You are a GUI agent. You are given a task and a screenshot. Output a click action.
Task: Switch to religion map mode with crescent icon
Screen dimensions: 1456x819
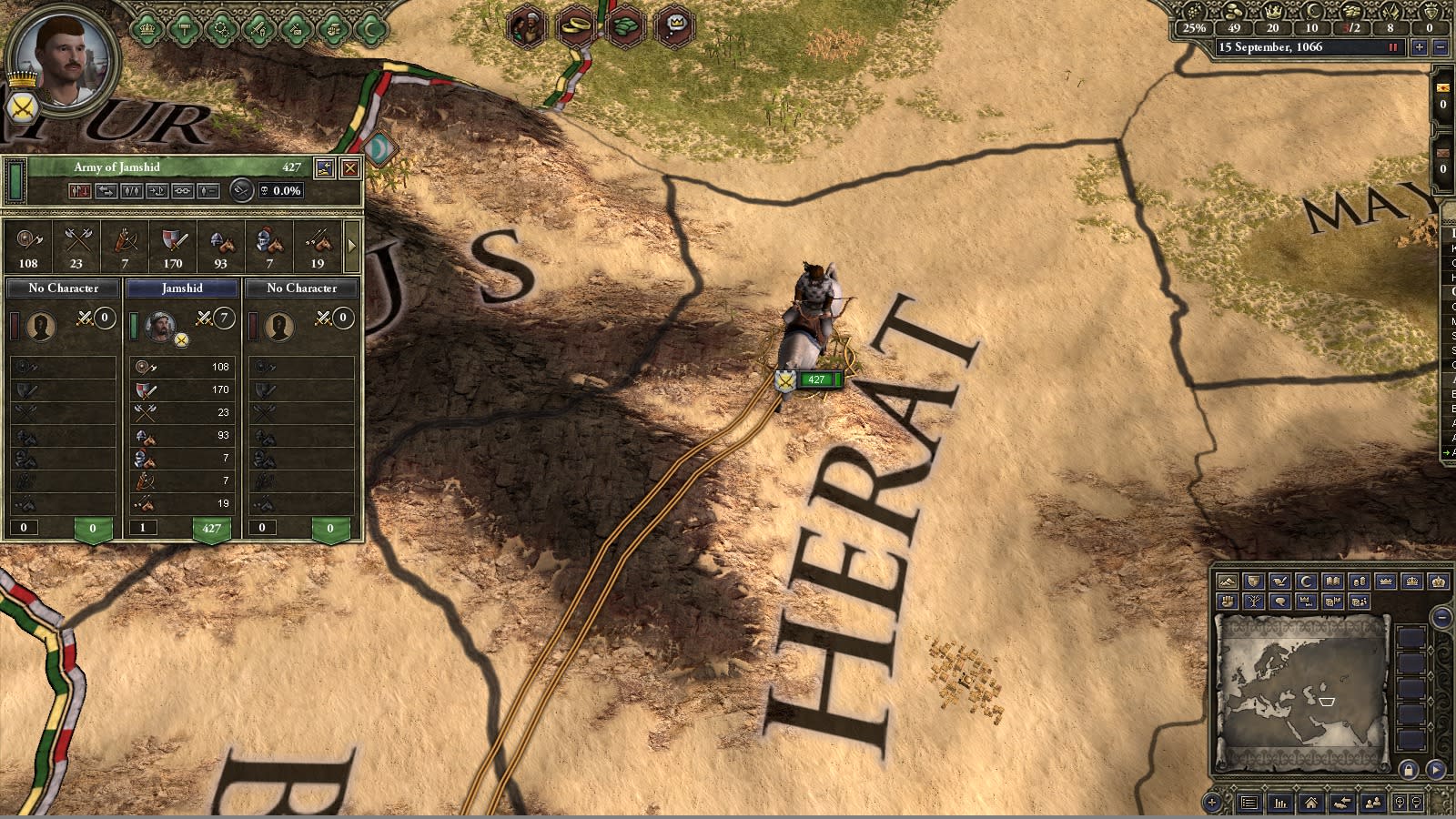pyautogui.click(x=1305, y=581)
